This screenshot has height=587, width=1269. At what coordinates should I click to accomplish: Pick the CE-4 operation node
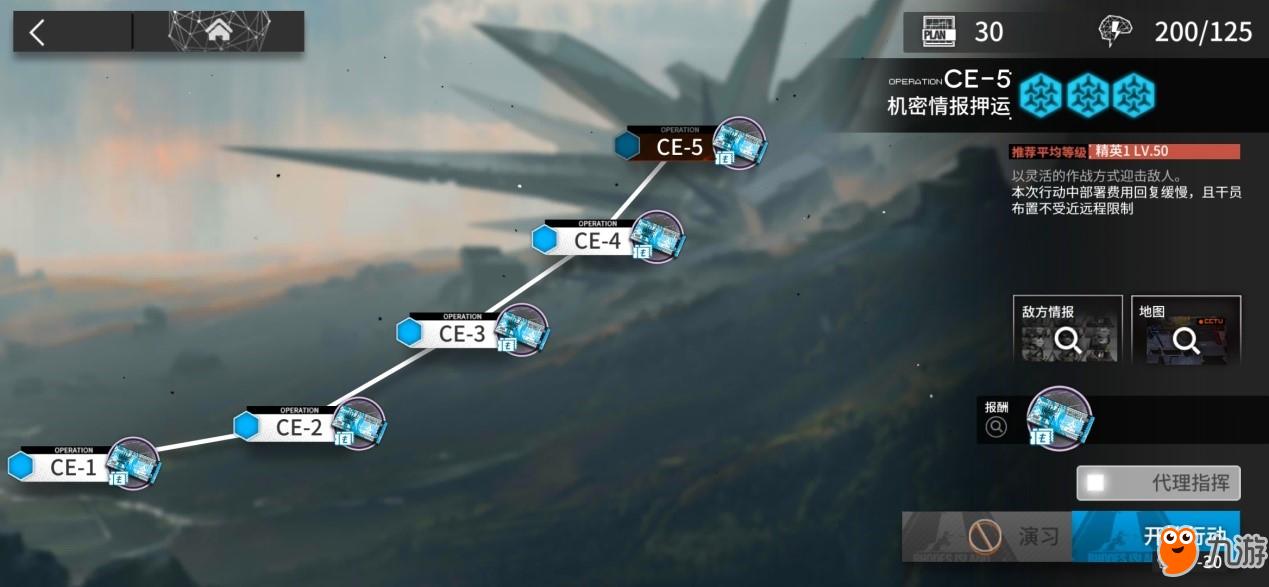pyautogui.click(x=597, y=240)
